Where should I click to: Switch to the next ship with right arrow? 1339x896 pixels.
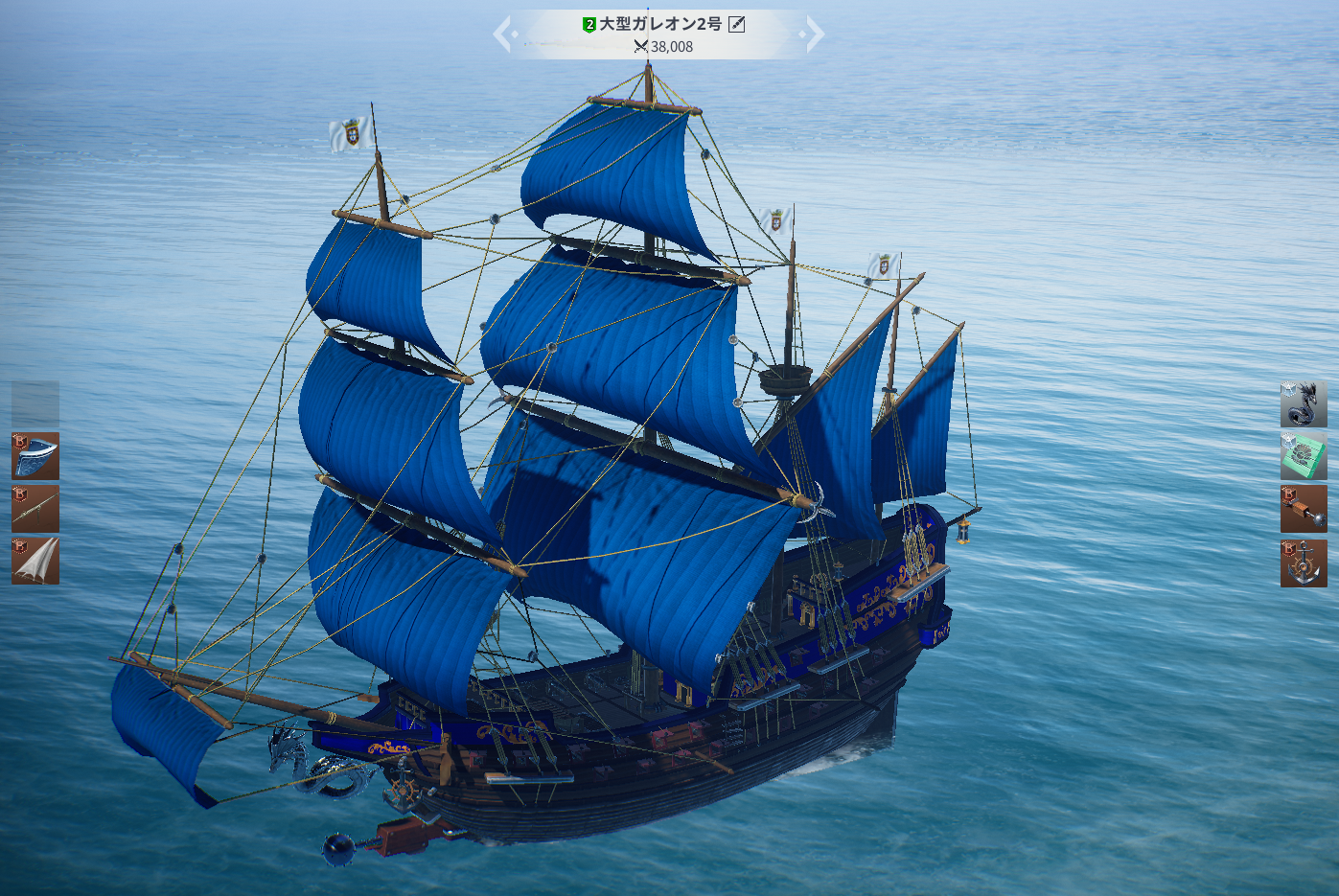tap(815, 34)
